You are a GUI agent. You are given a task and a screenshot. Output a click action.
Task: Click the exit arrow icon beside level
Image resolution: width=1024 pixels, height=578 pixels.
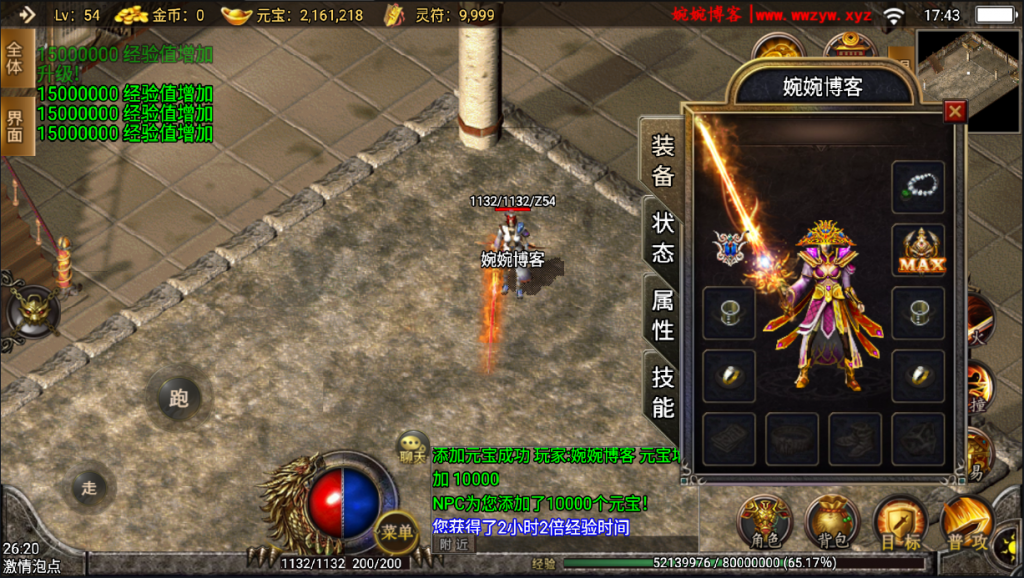coord(27,14)
